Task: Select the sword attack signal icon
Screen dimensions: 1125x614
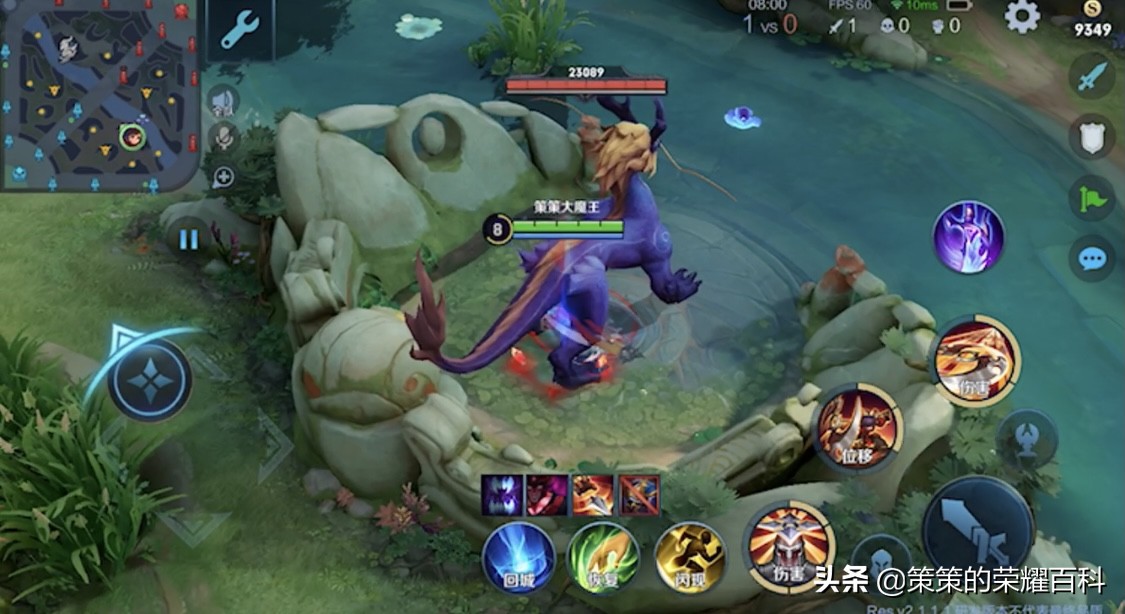Action: (1092, 75)
